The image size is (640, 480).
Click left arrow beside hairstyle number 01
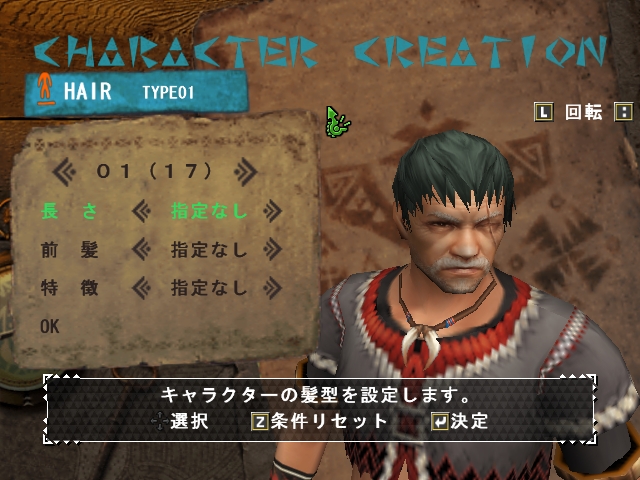click(63, 171)
